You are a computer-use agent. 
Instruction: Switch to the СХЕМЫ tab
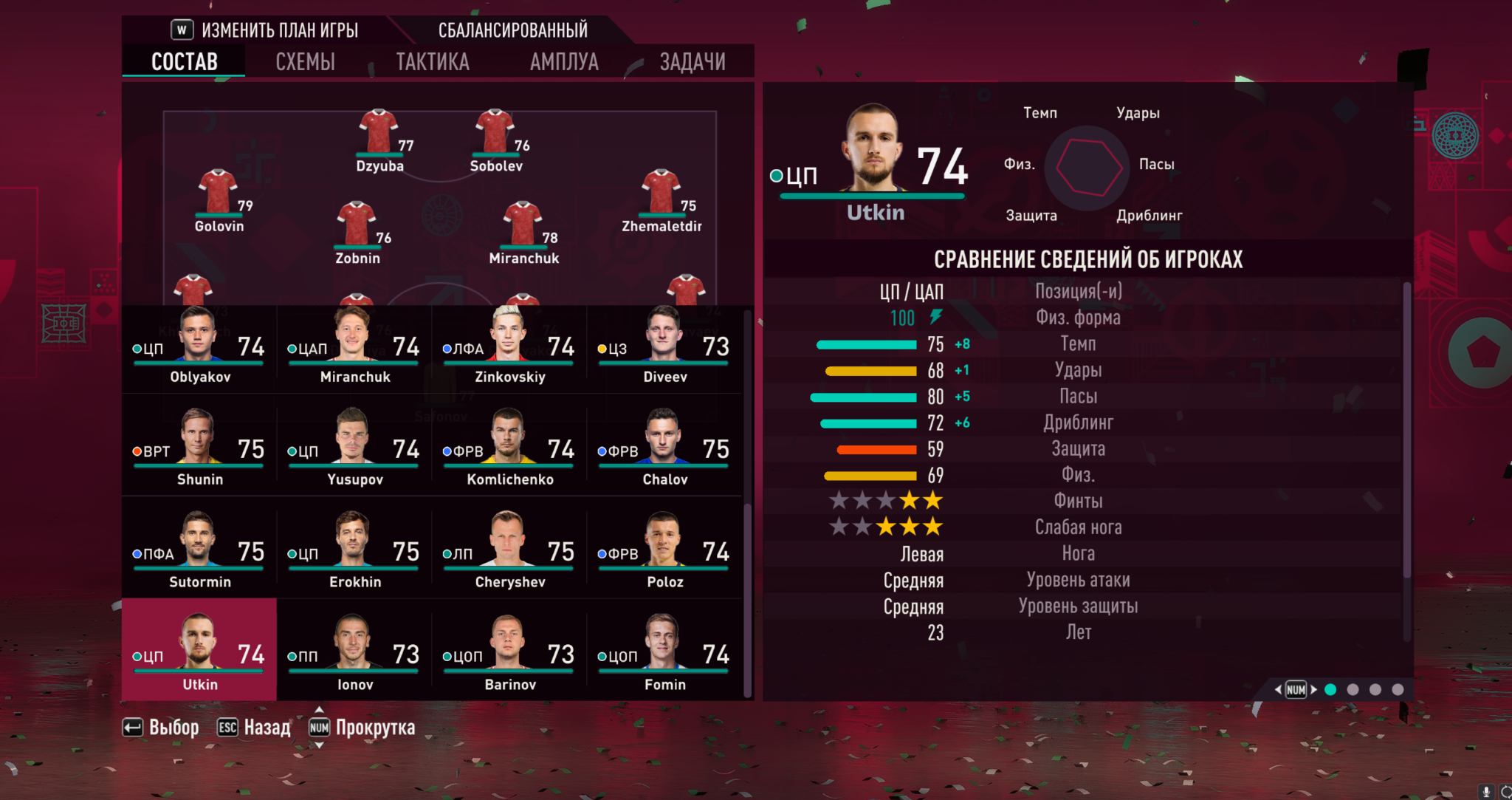[x=305, y=62]
